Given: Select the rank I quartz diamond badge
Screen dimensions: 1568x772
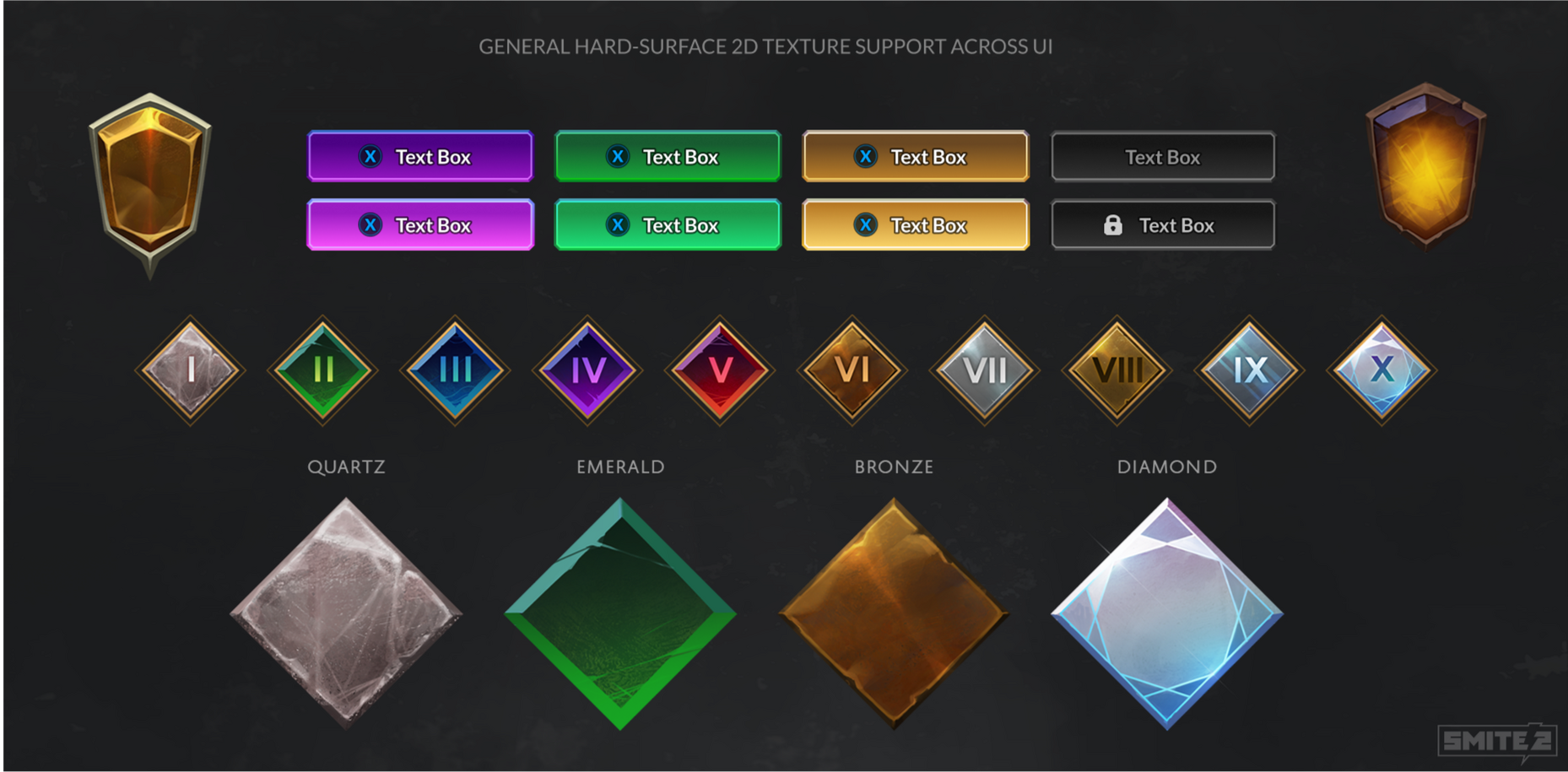Looking at the screenshot, I should click(190, 371).
